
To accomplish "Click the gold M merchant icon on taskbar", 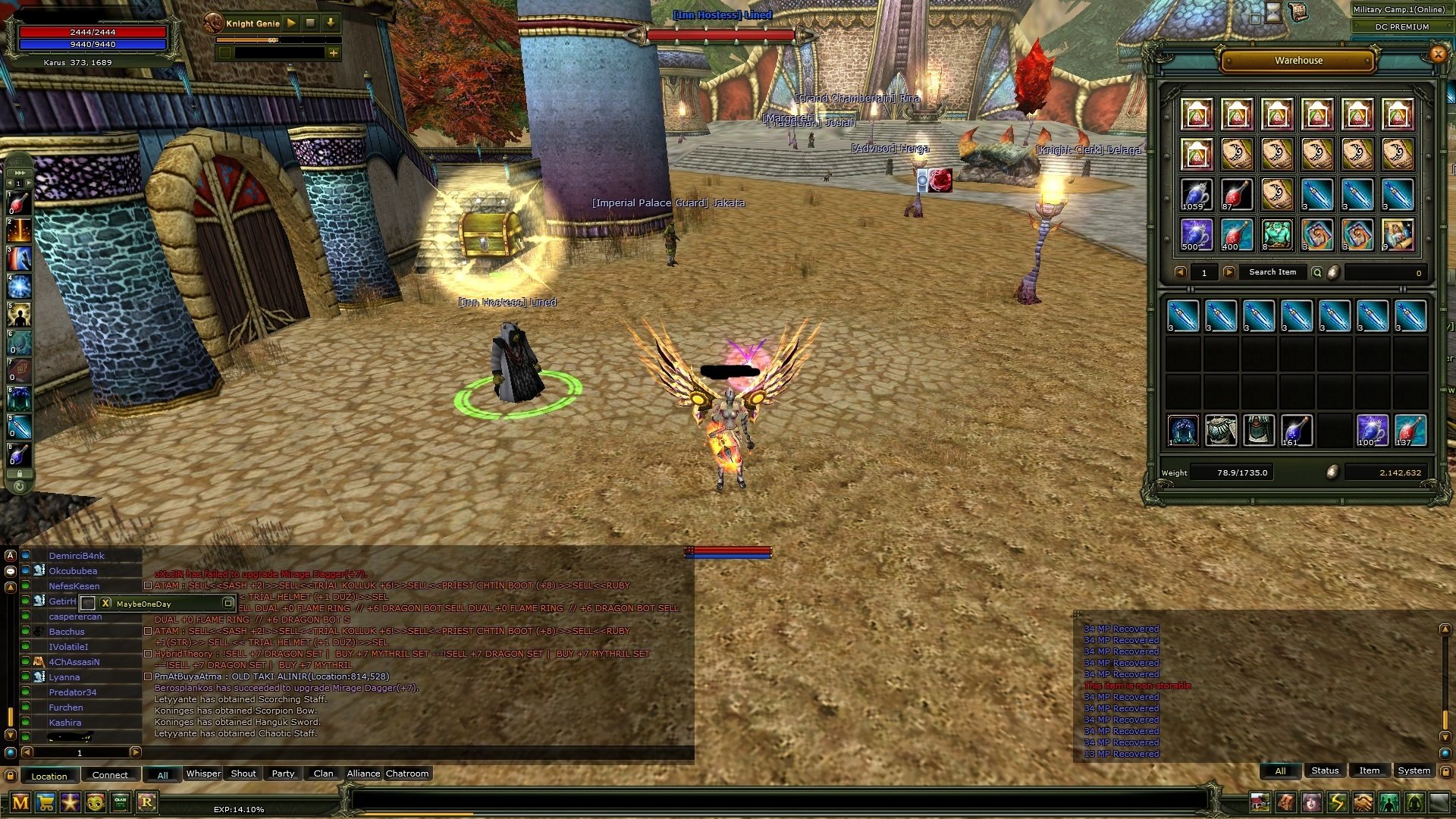I will click(19, 802).
